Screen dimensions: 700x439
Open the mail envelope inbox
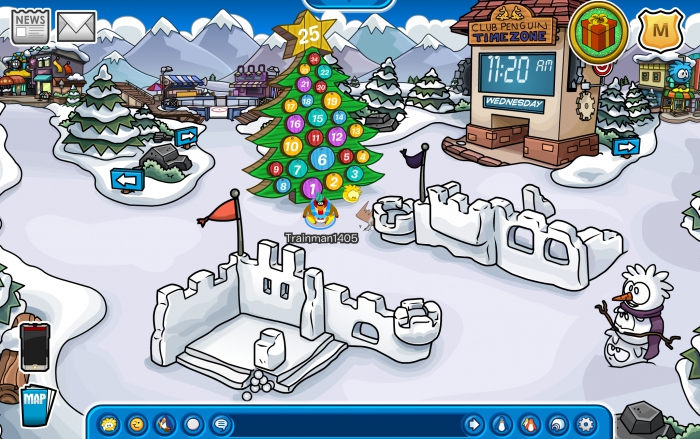click(76, 25)
